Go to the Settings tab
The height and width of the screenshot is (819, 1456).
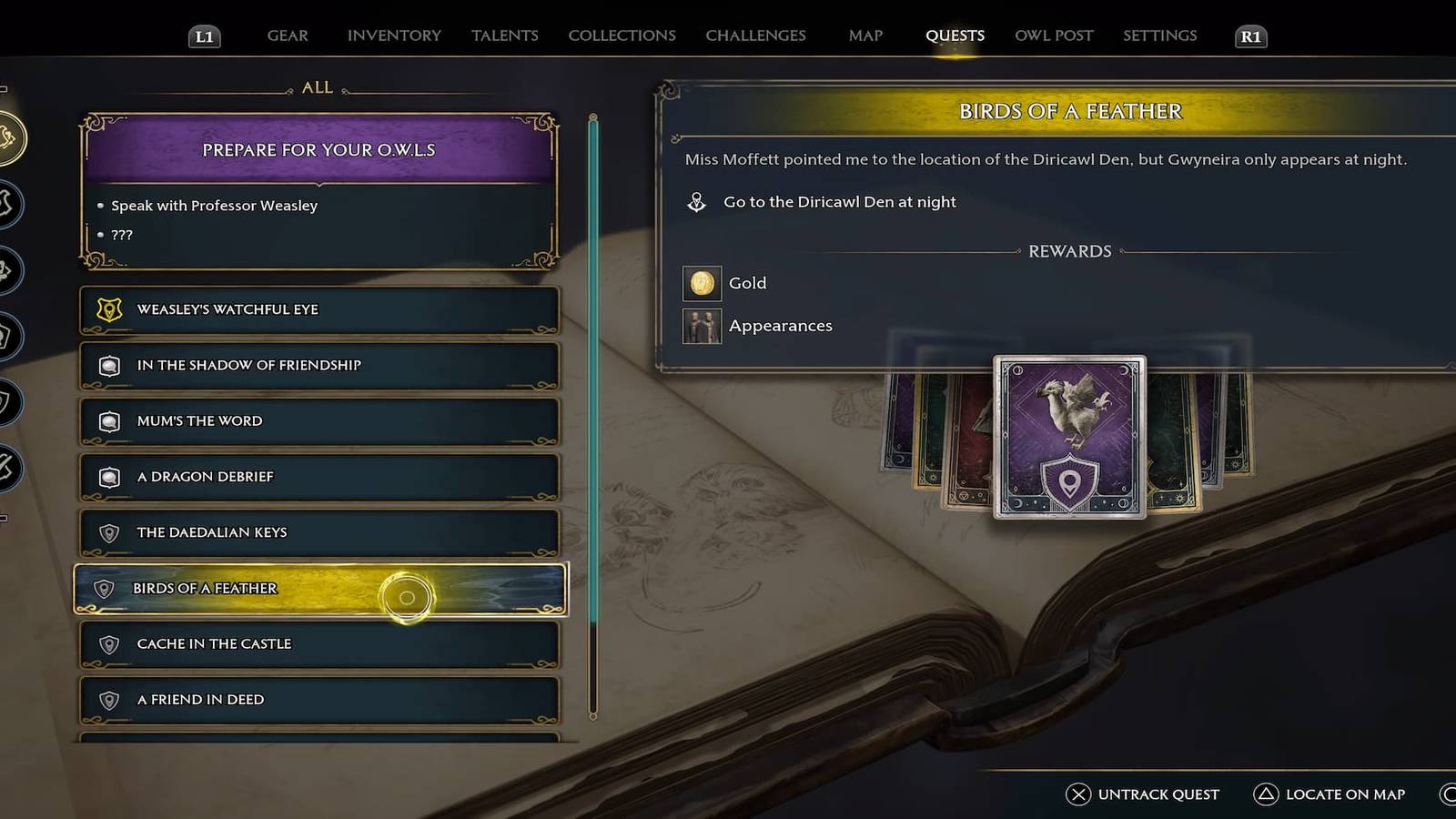point(1159,35)
